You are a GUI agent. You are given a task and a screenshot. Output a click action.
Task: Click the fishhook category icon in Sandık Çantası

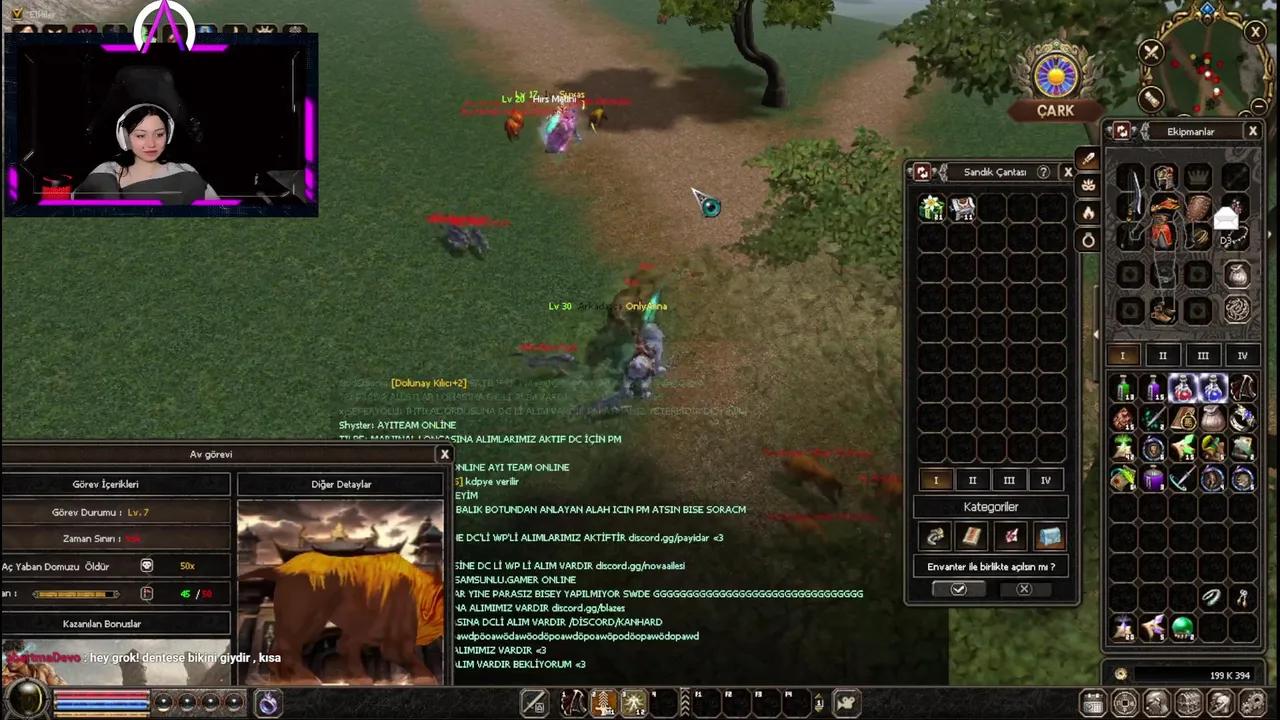(936, 536)
